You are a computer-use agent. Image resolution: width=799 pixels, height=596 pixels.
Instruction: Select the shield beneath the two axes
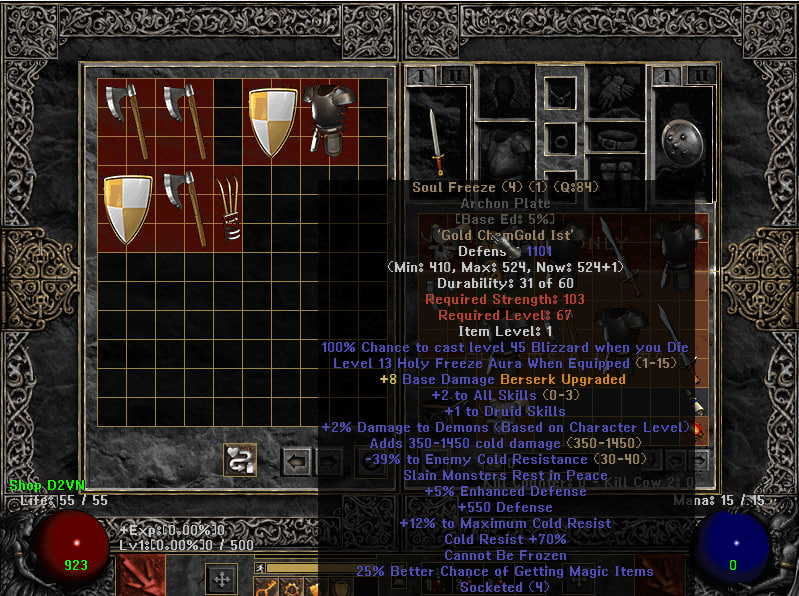pyautogui.click(x=128, y=208)
